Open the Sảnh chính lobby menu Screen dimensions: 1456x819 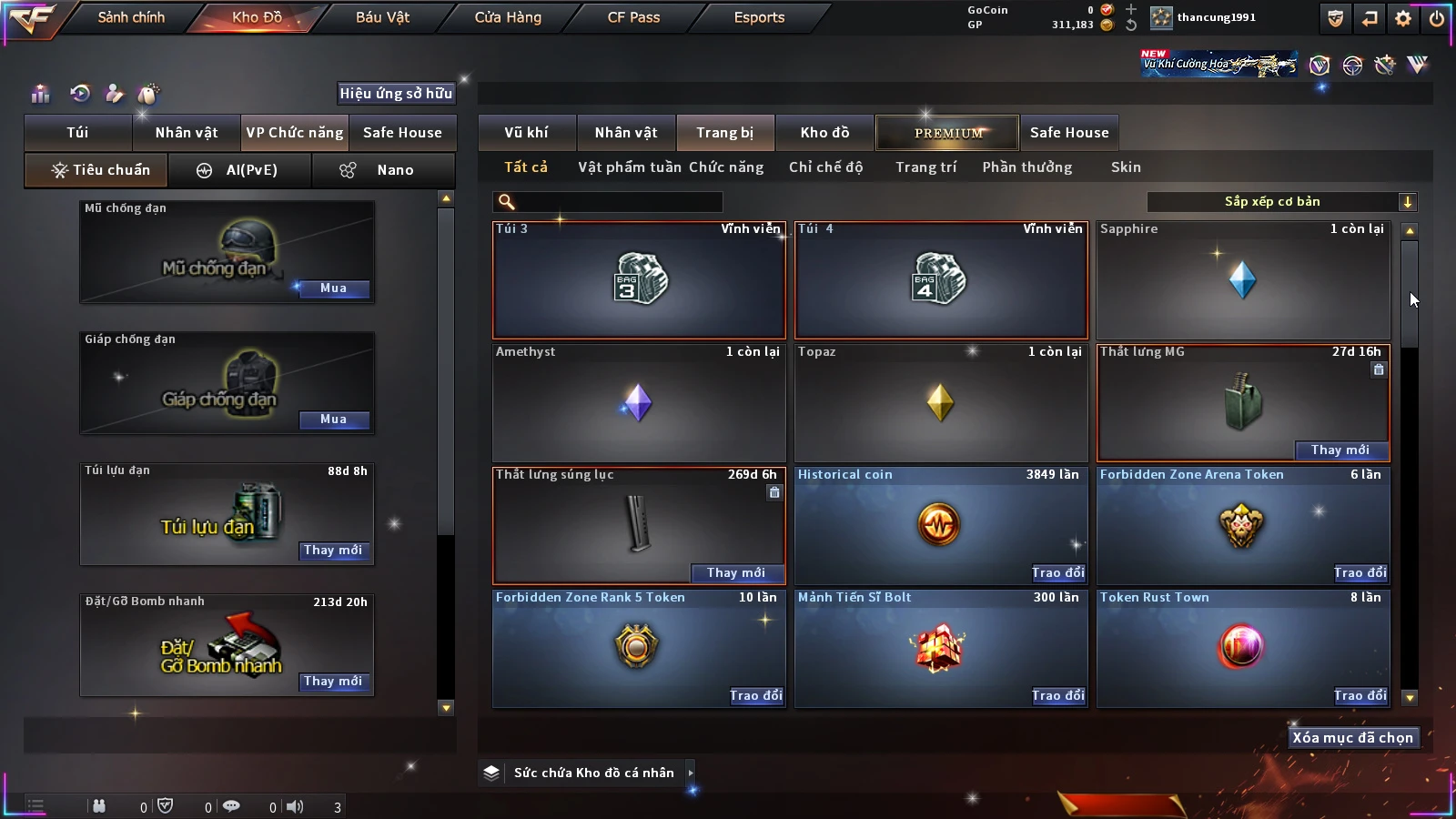pyautogui.click(x=131, y=17)
